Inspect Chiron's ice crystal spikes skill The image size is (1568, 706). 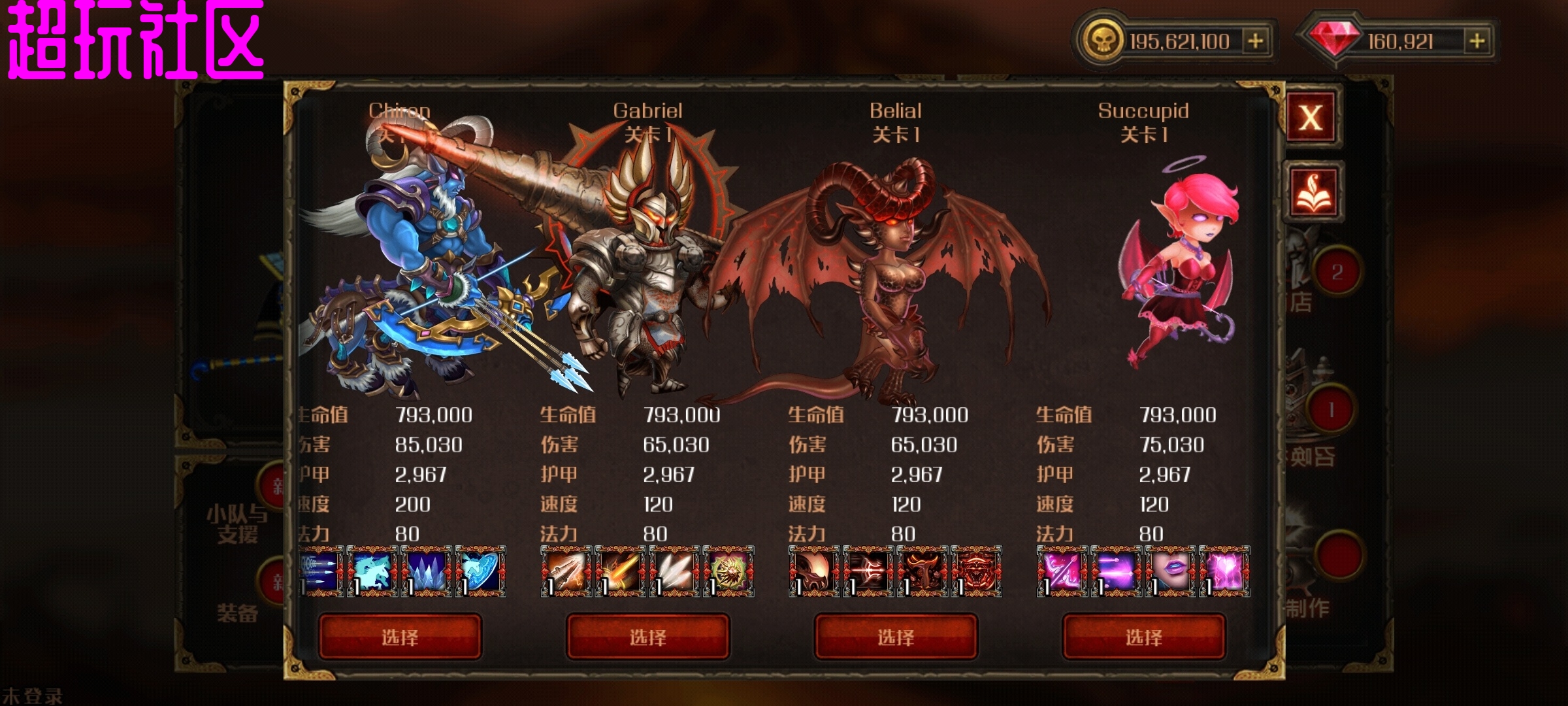coord(427,571)
